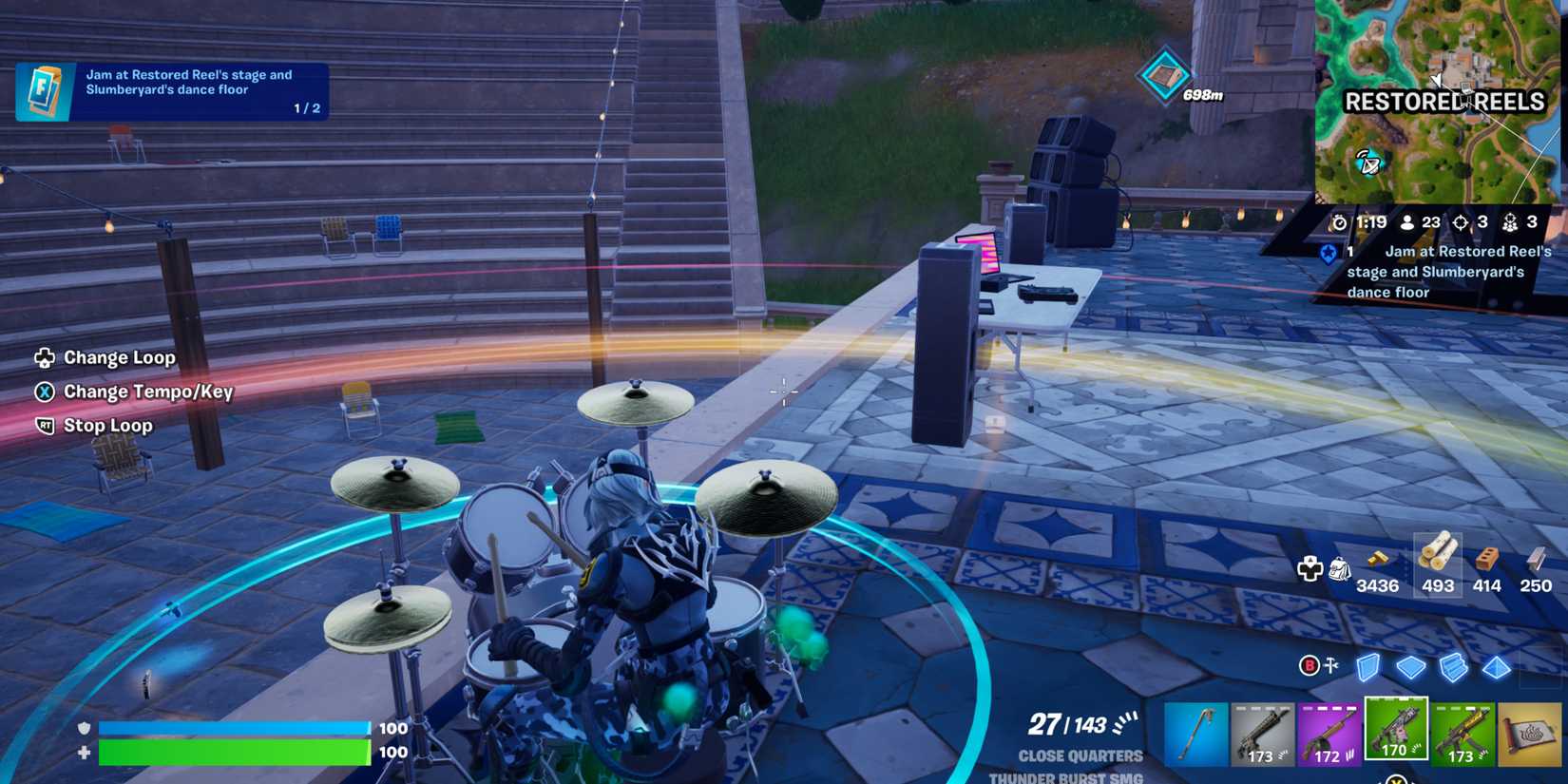Toggle build mode with the B button icon
This screenshot has width=1568, height=784.
tap(1308, 665)
